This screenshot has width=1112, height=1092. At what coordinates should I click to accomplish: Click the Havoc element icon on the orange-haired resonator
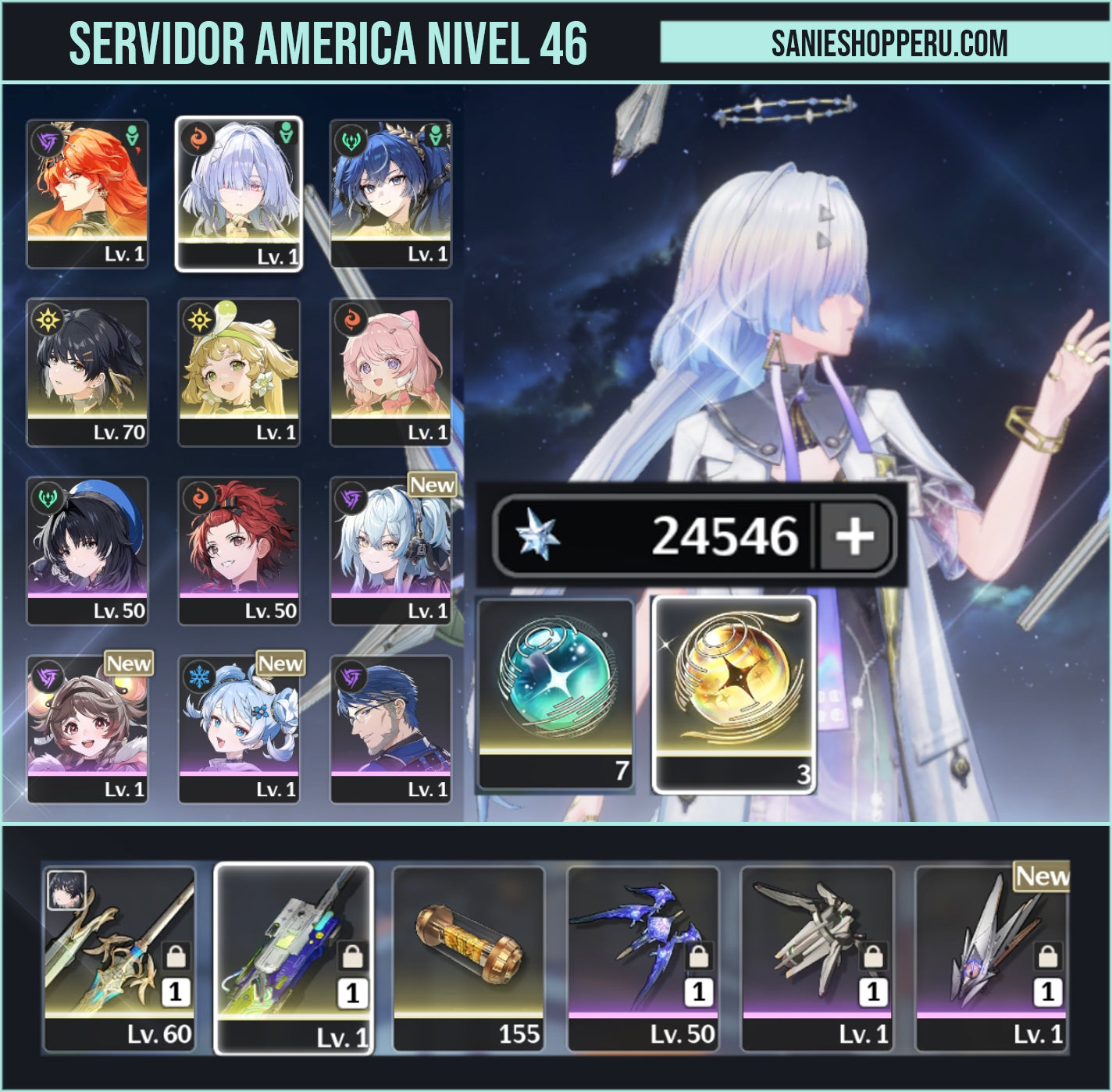click(x=45, y=140)
